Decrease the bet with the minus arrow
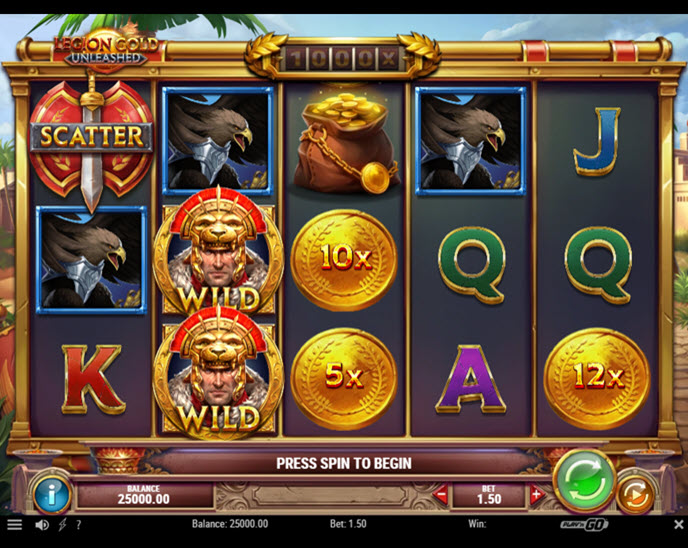Image resolution: width=688 pixels, height=548 pixels. (442, 494)
